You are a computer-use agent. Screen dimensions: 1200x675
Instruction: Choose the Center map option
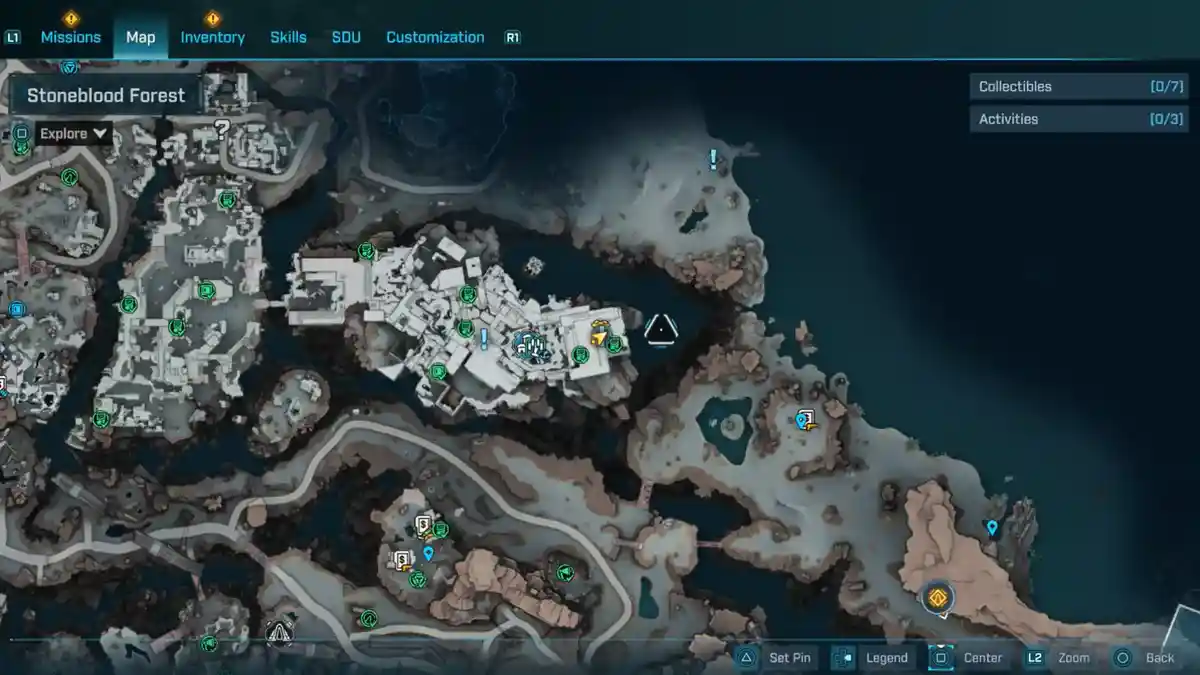[968, 657]
